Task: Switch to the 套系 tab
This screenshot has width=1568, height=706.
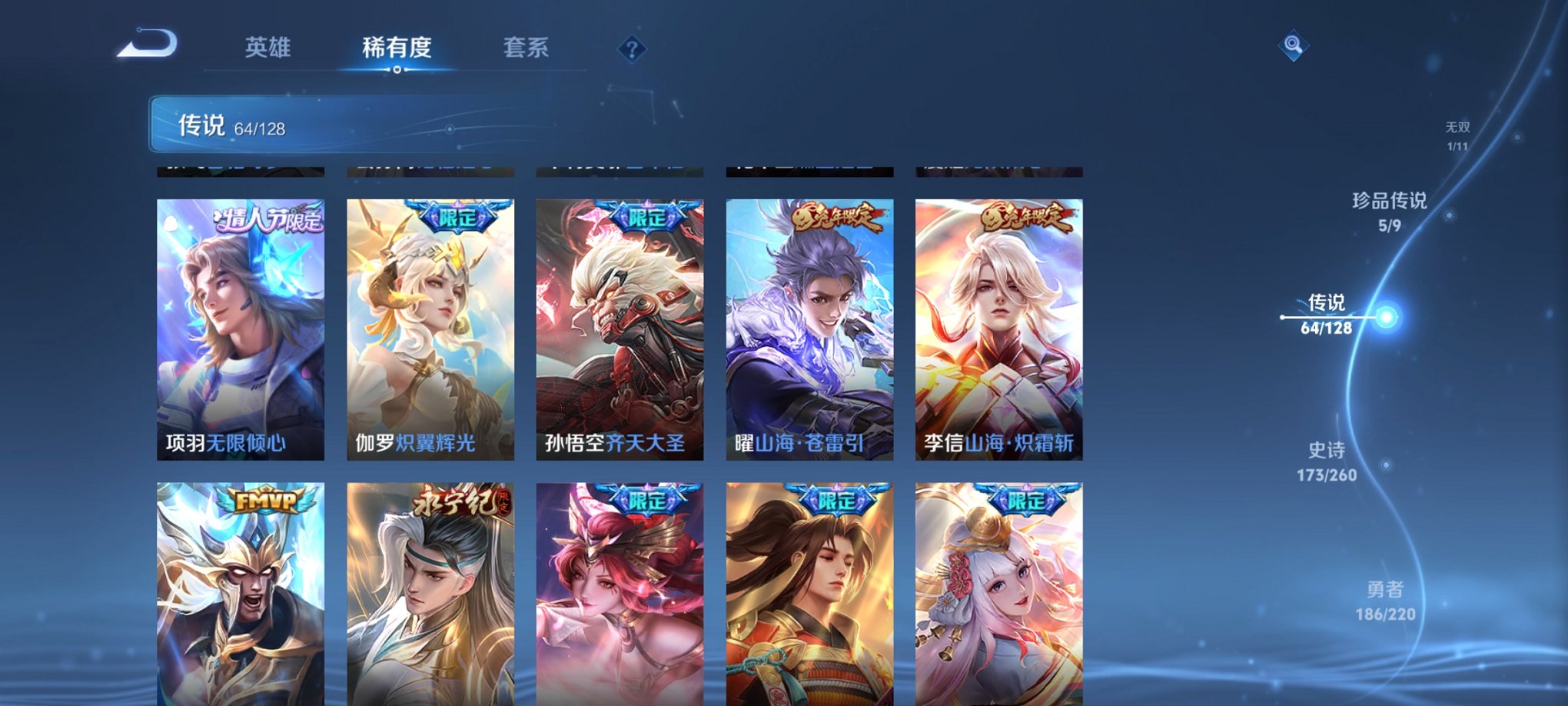Action: [528, 48]
